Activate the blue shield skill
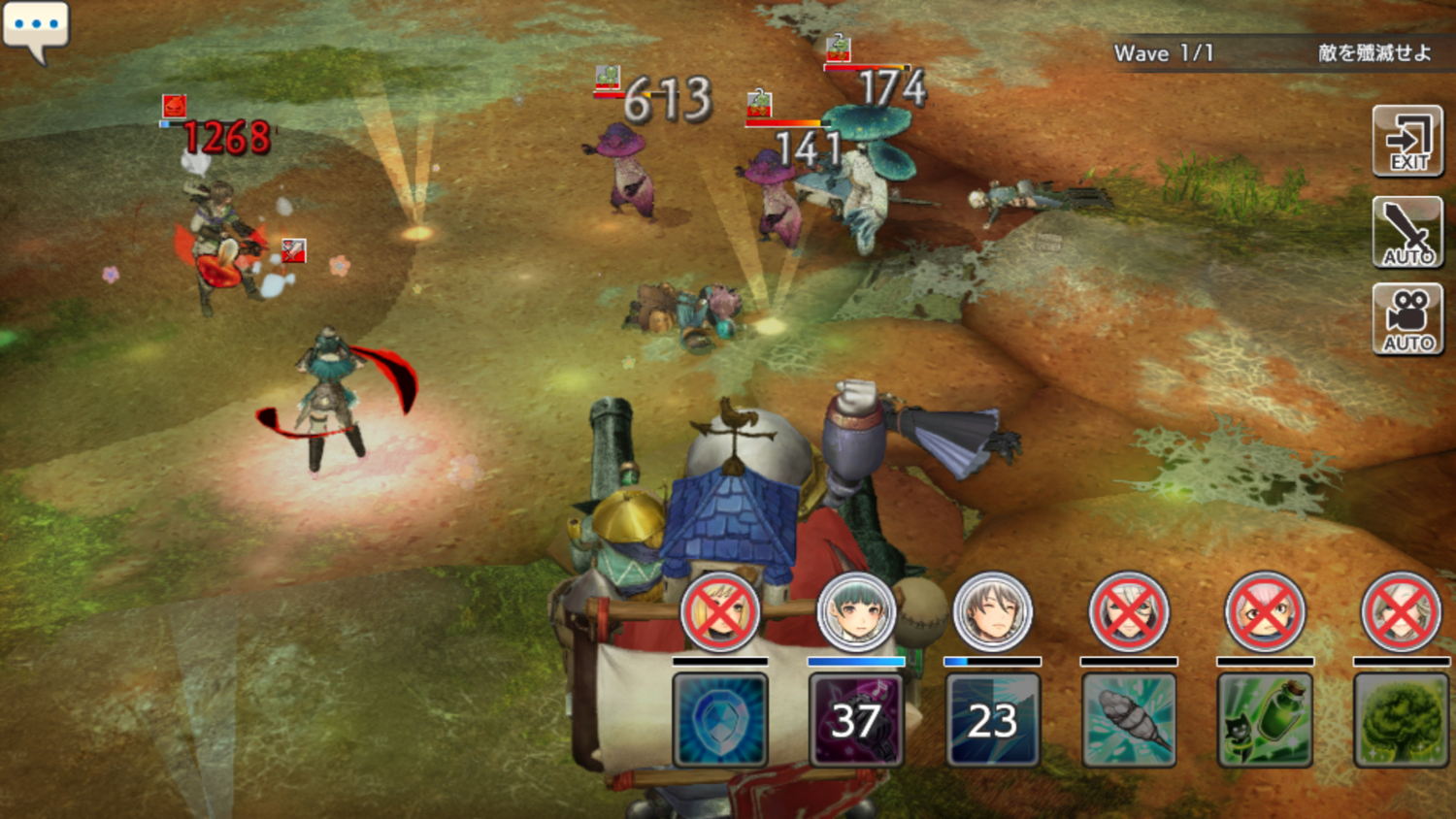This screenshot has width=1456, height=819. 720,720
